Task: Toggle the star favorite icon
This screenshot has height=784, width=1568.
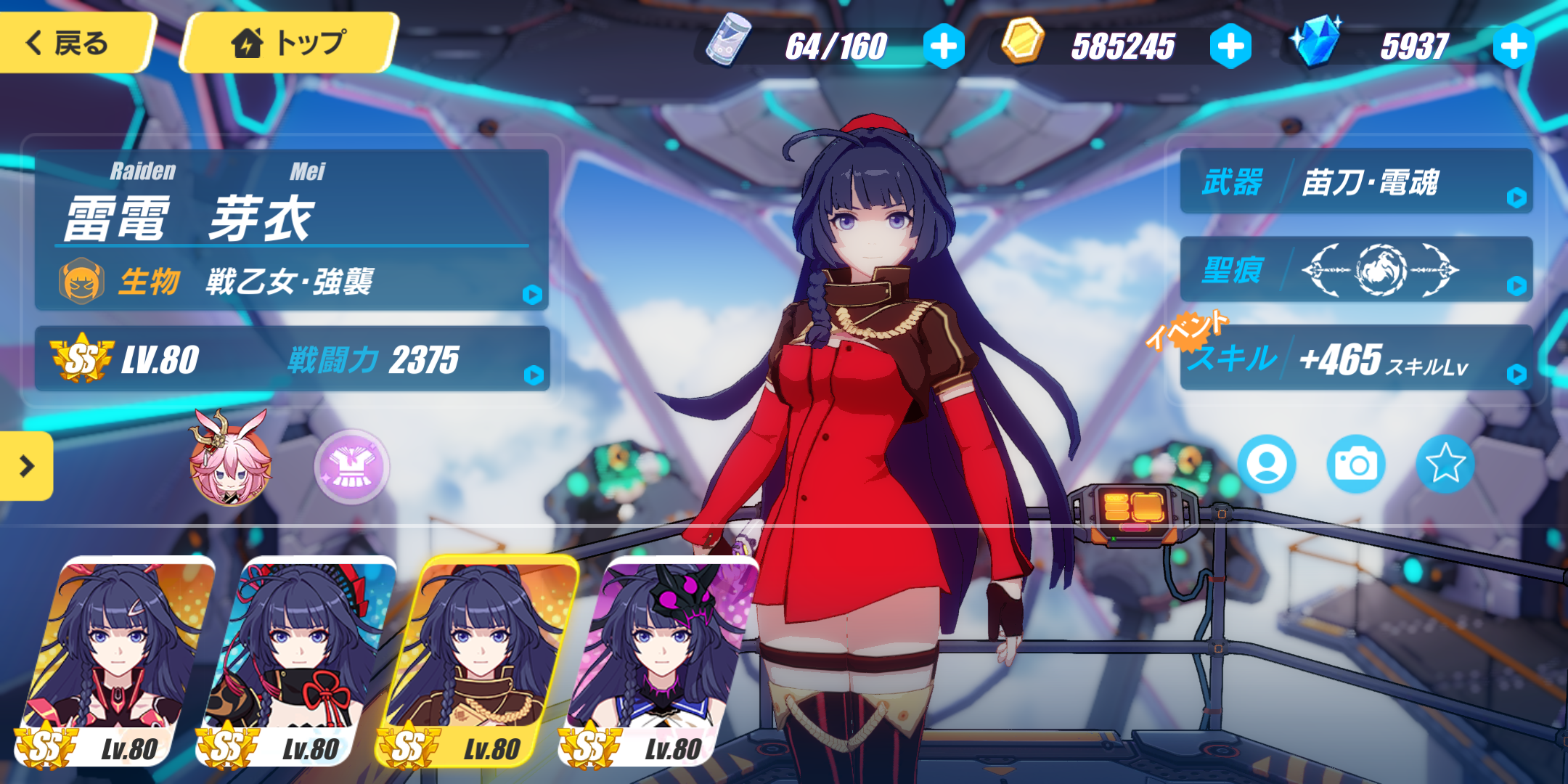Action: point(1445,464)
